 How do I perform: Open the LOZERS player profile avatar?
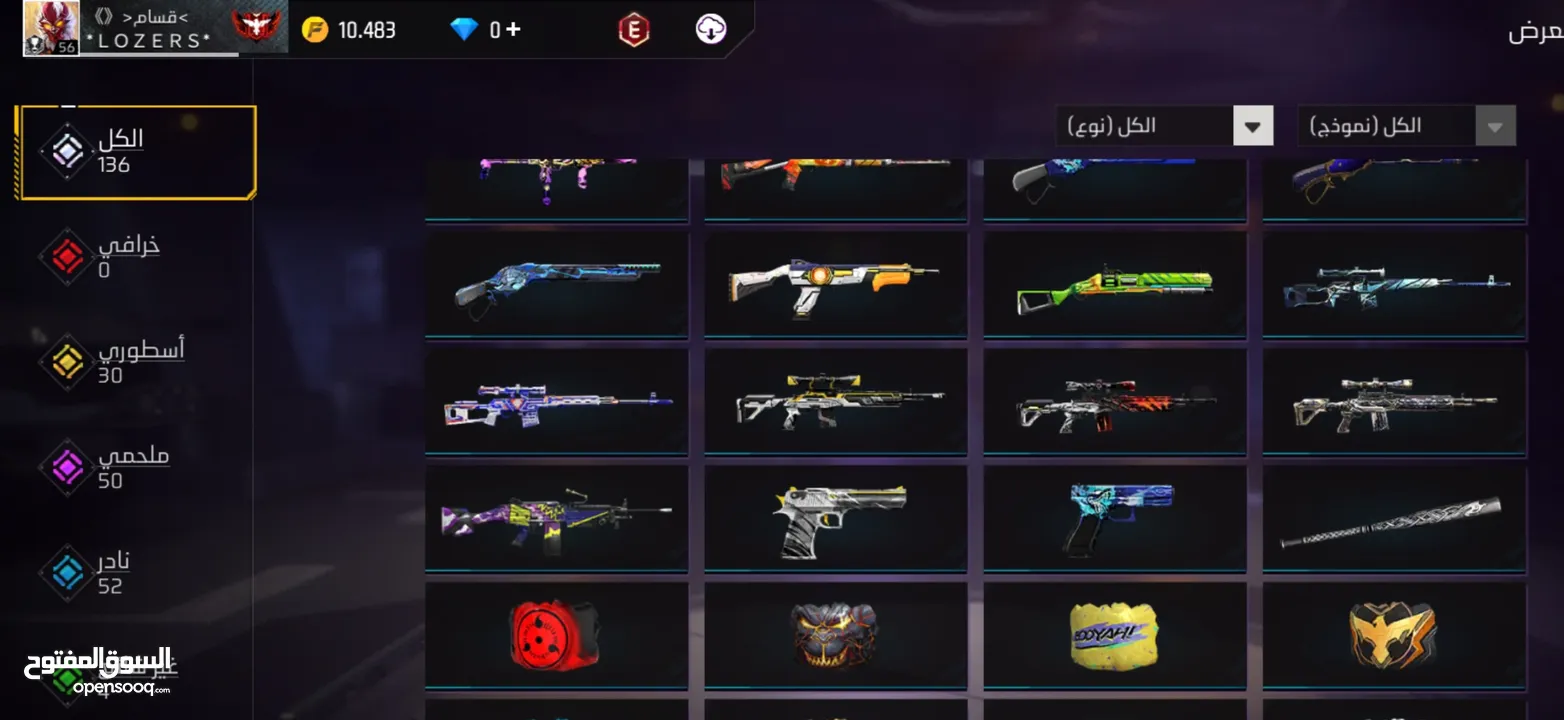coord(51,28)
